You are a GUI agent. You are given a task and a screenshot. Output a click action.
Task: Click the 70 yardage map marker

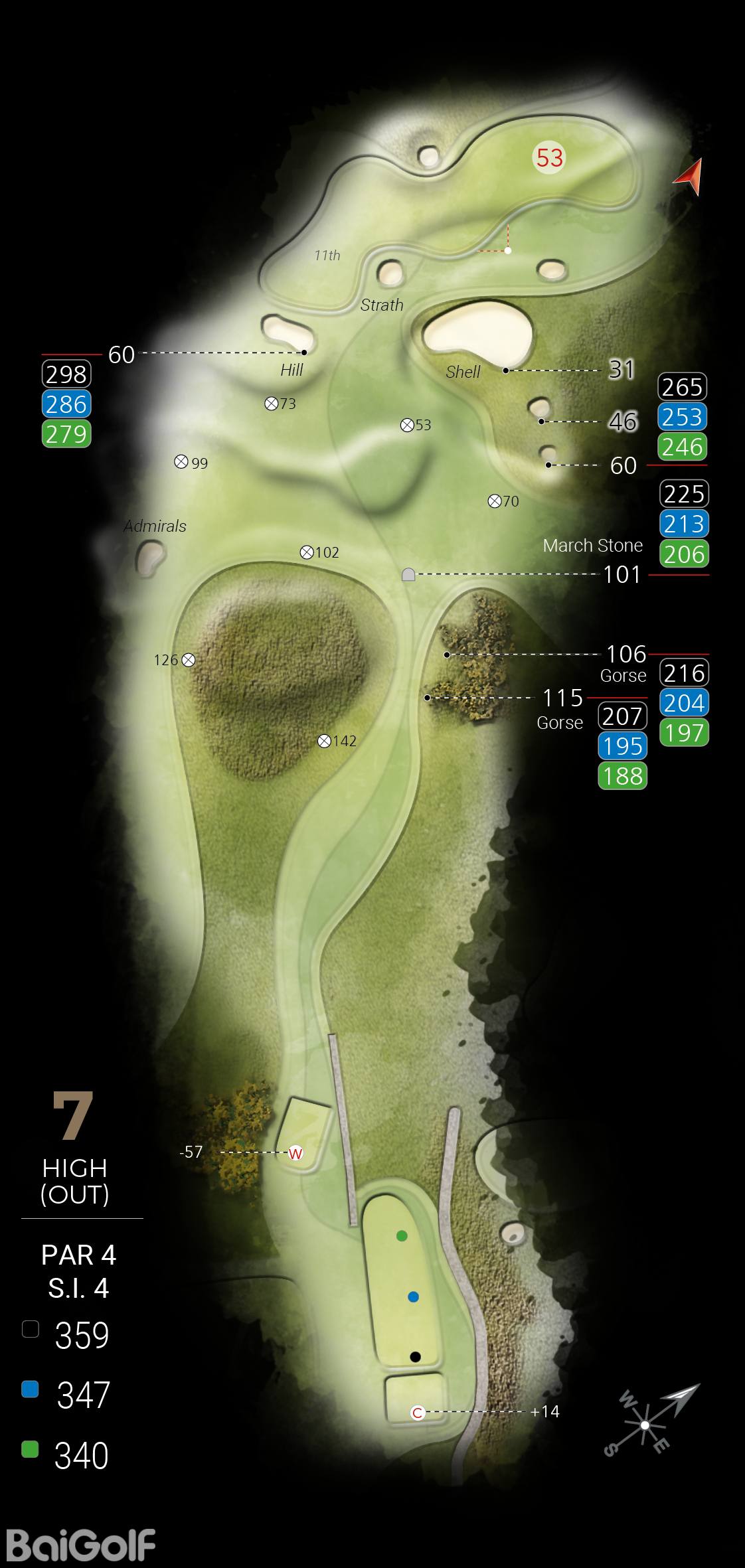pos(494,501)
